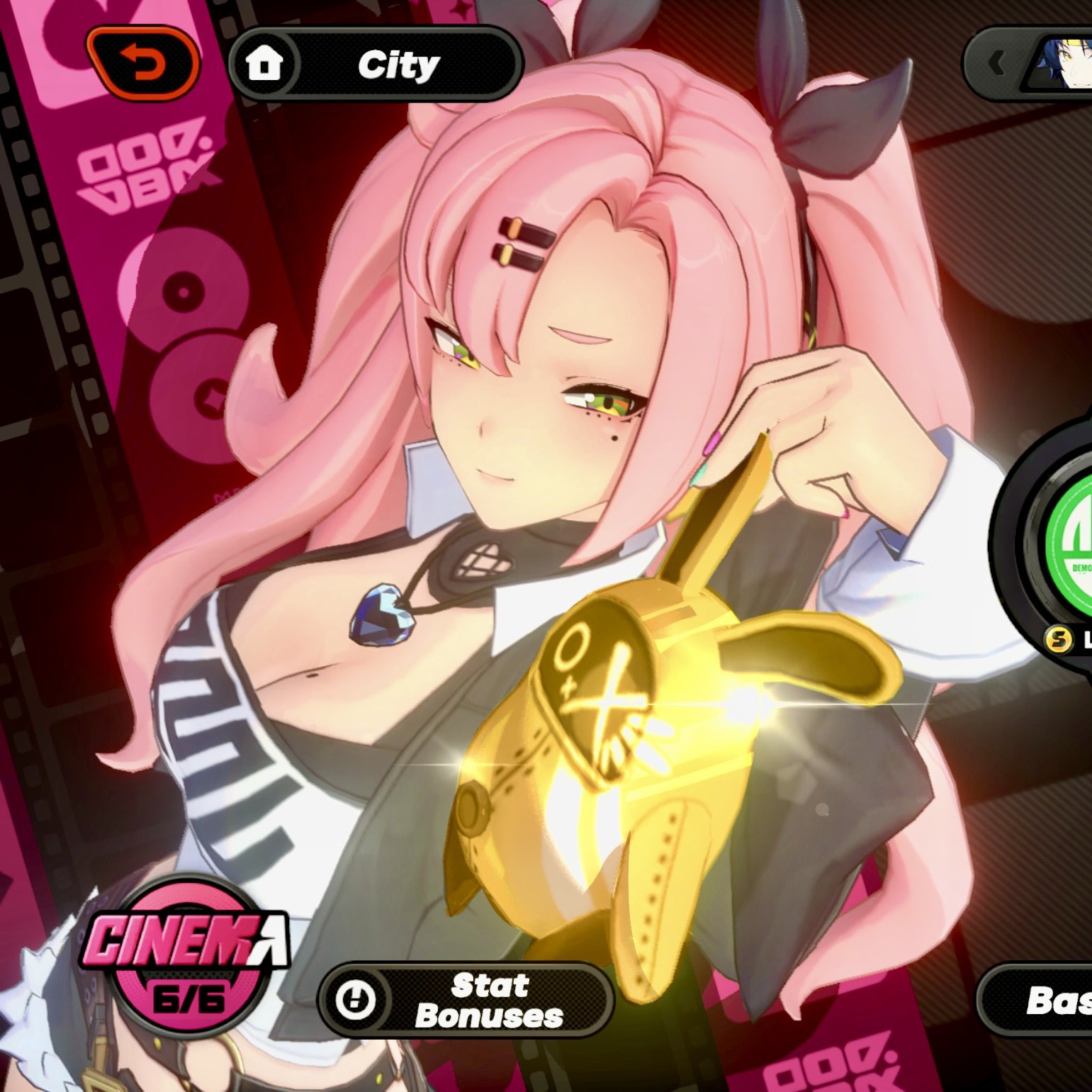Go back using the orange return arrow

coord(142,64)
